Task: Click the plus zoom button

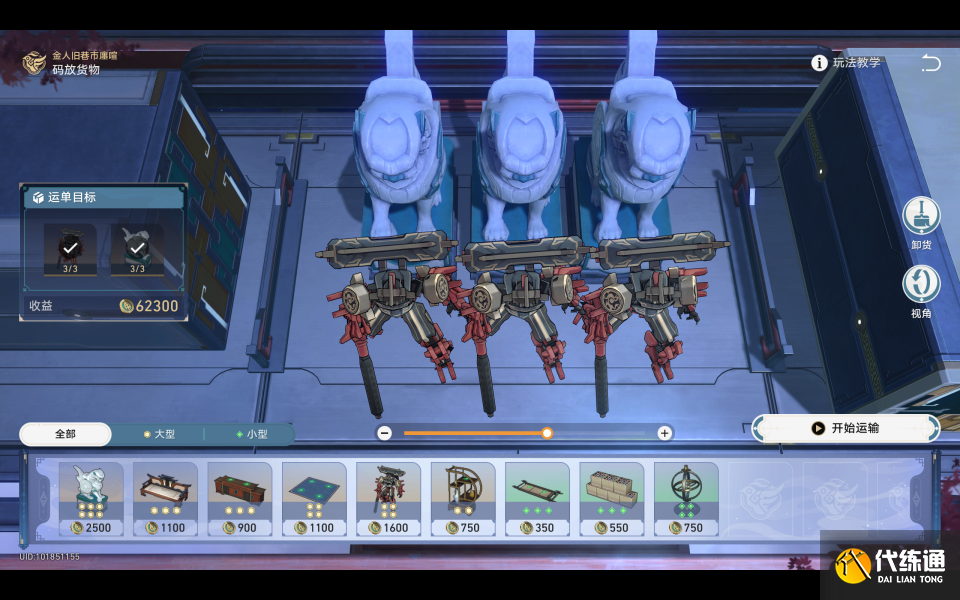Action: [664, 433]
